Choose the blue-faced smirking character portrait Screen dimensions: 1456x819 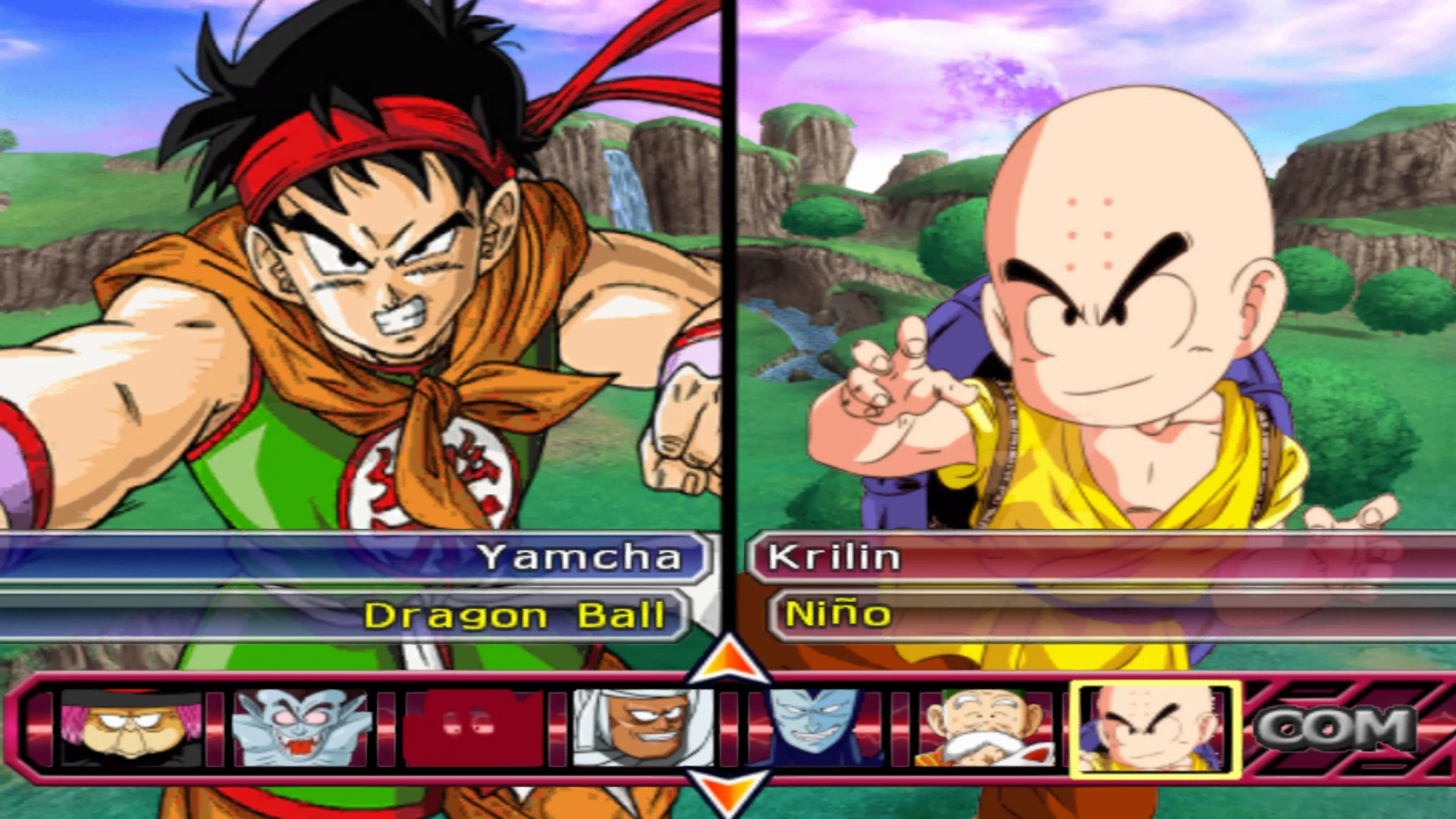(815, 727)
